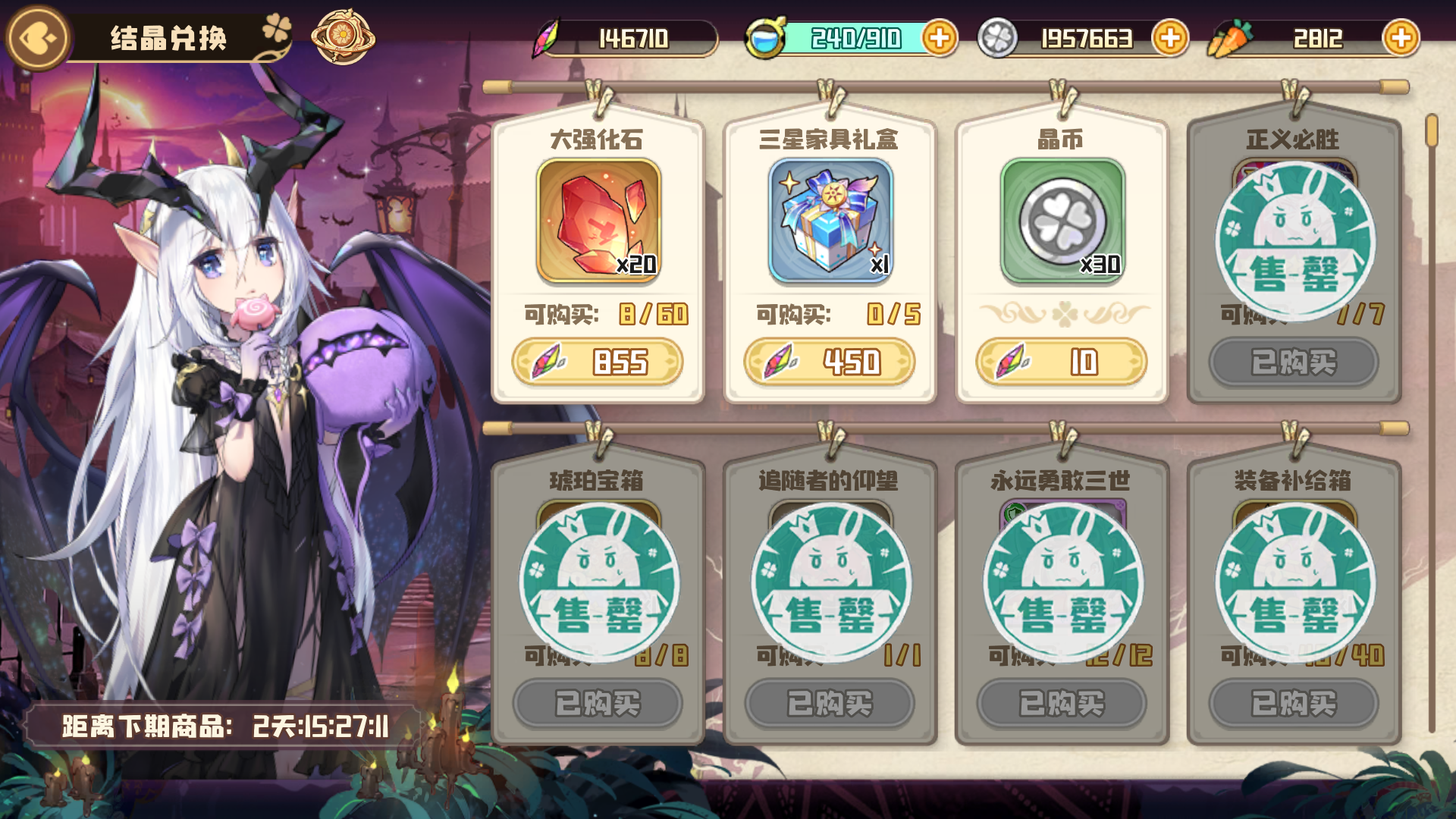Purchase 三星家具礼盒 for 450 crystals
This screenshot has height=819, width=1456.
[x=830, y=362]
